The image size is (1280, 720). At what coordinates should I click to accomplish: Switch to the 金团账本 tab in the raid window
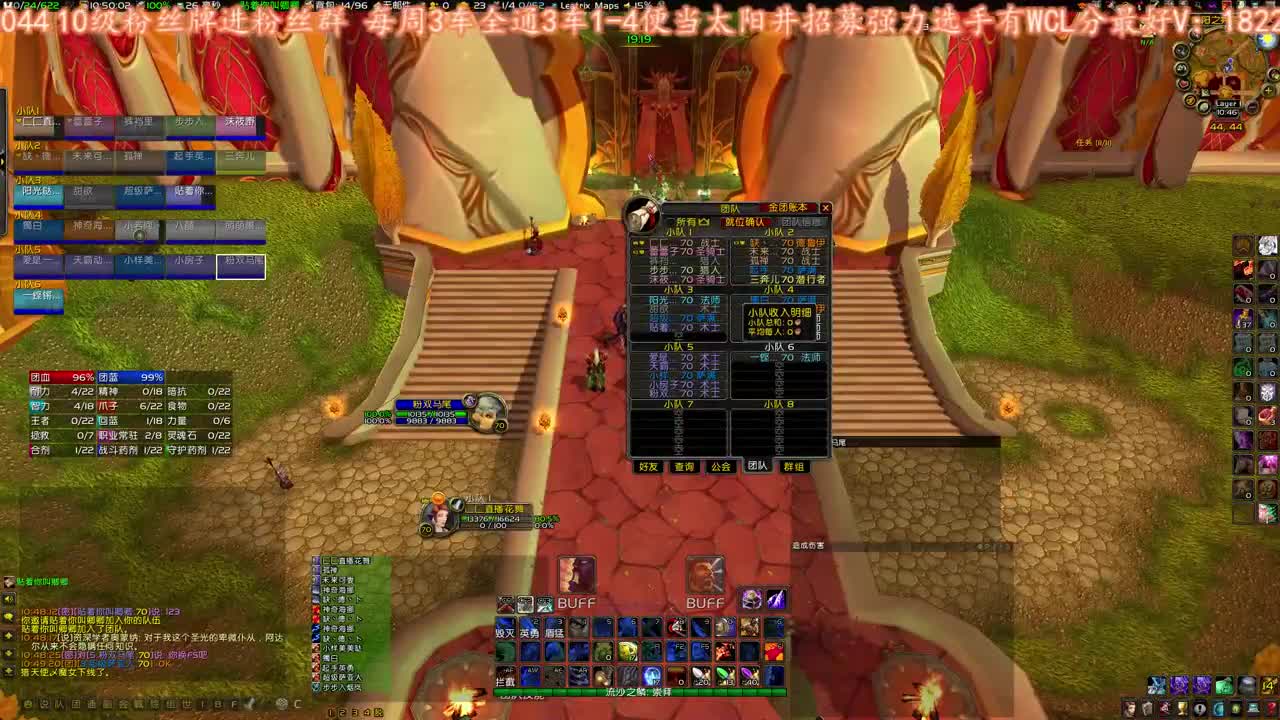point(789,207)
